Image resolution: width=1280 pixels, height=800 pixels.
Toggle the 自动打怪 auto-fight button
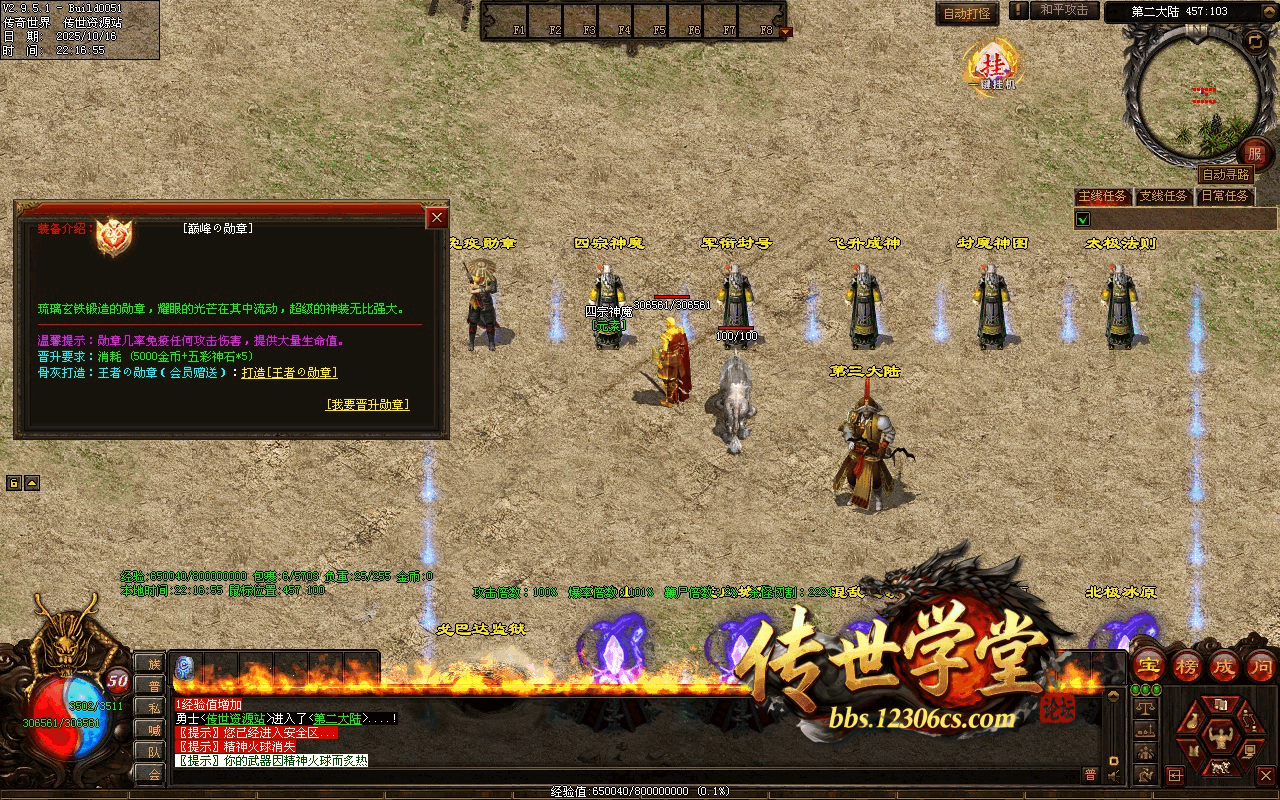[967, 13]
